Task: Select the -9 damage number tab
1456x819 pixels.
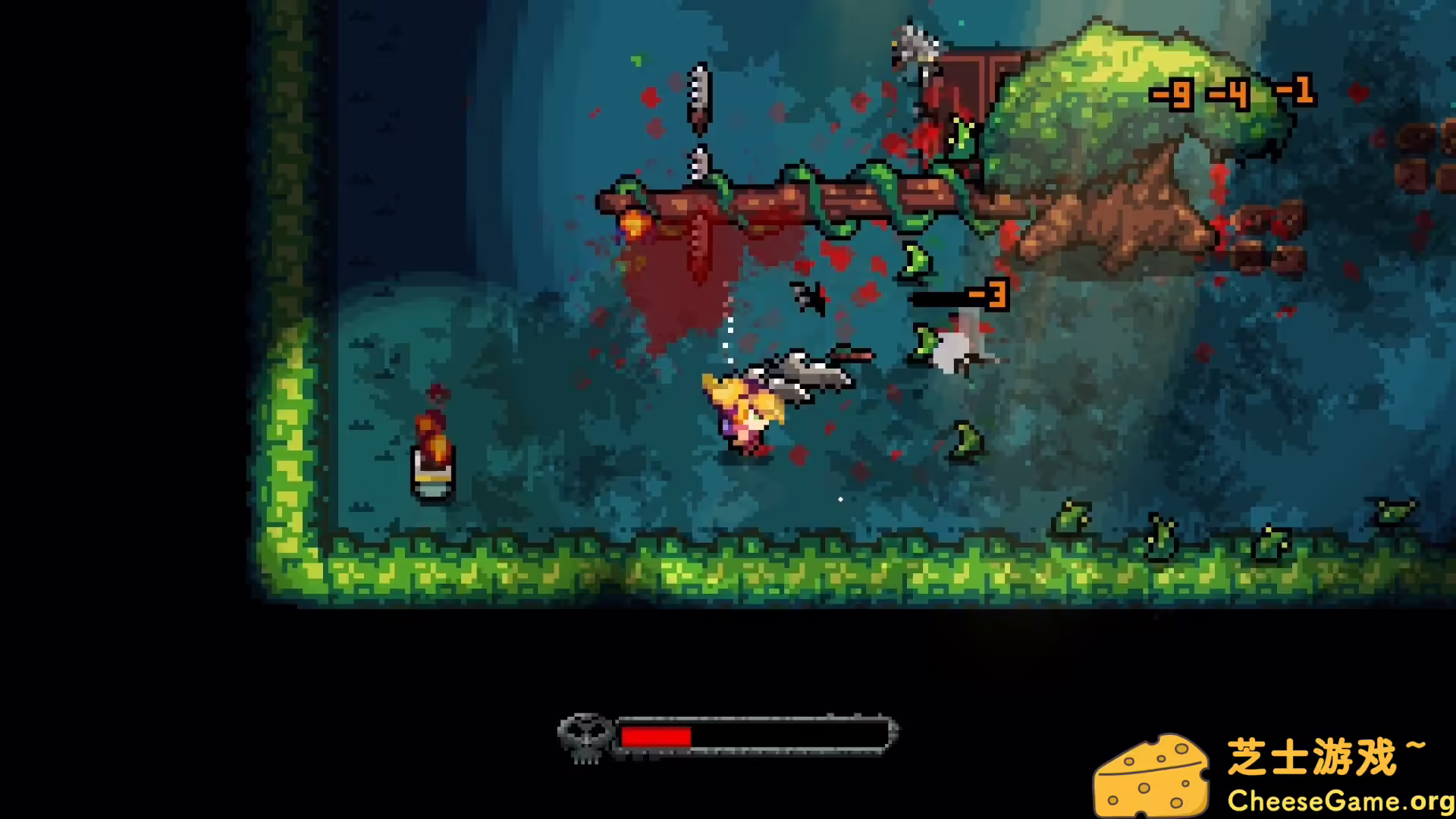Action: (x=1172, y=95)
